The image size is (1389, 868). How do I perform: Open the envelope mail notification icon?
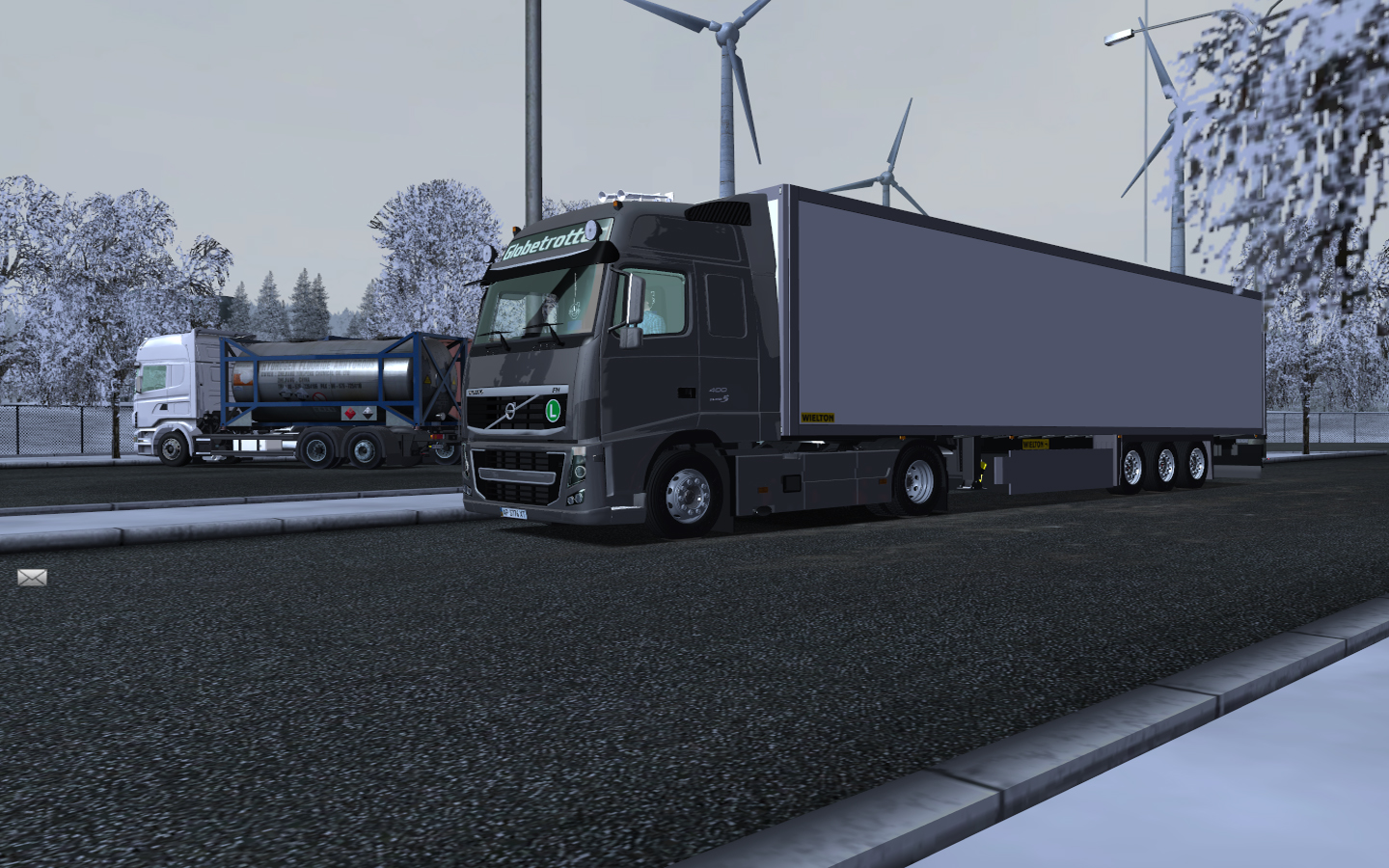click(32, 577)
